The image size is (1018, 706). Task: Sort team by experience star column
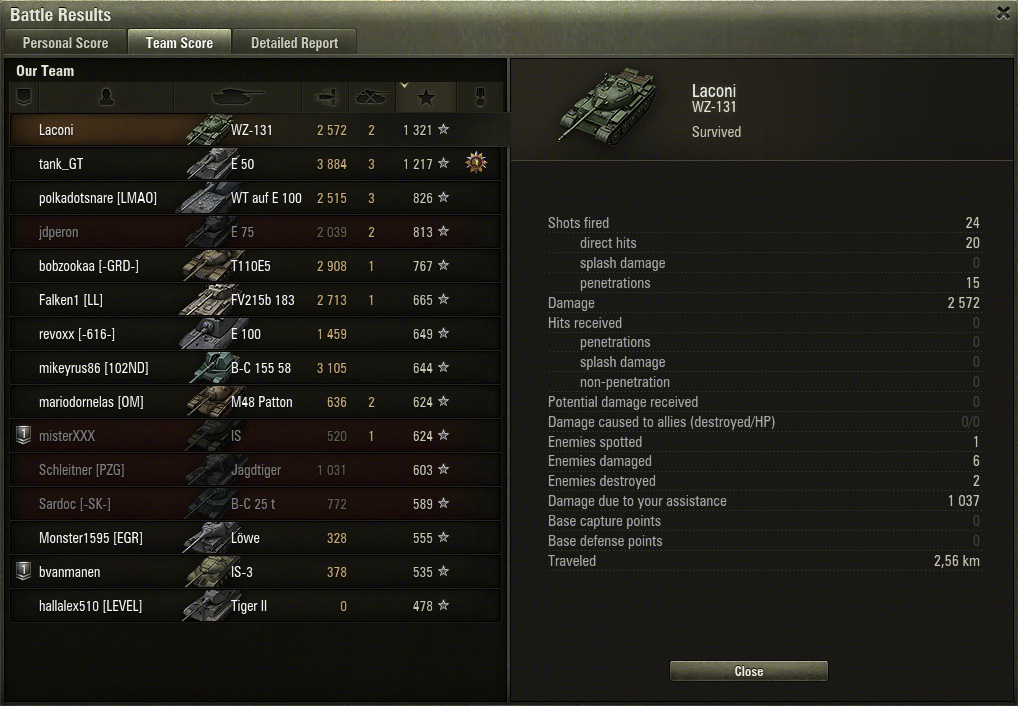425,97
